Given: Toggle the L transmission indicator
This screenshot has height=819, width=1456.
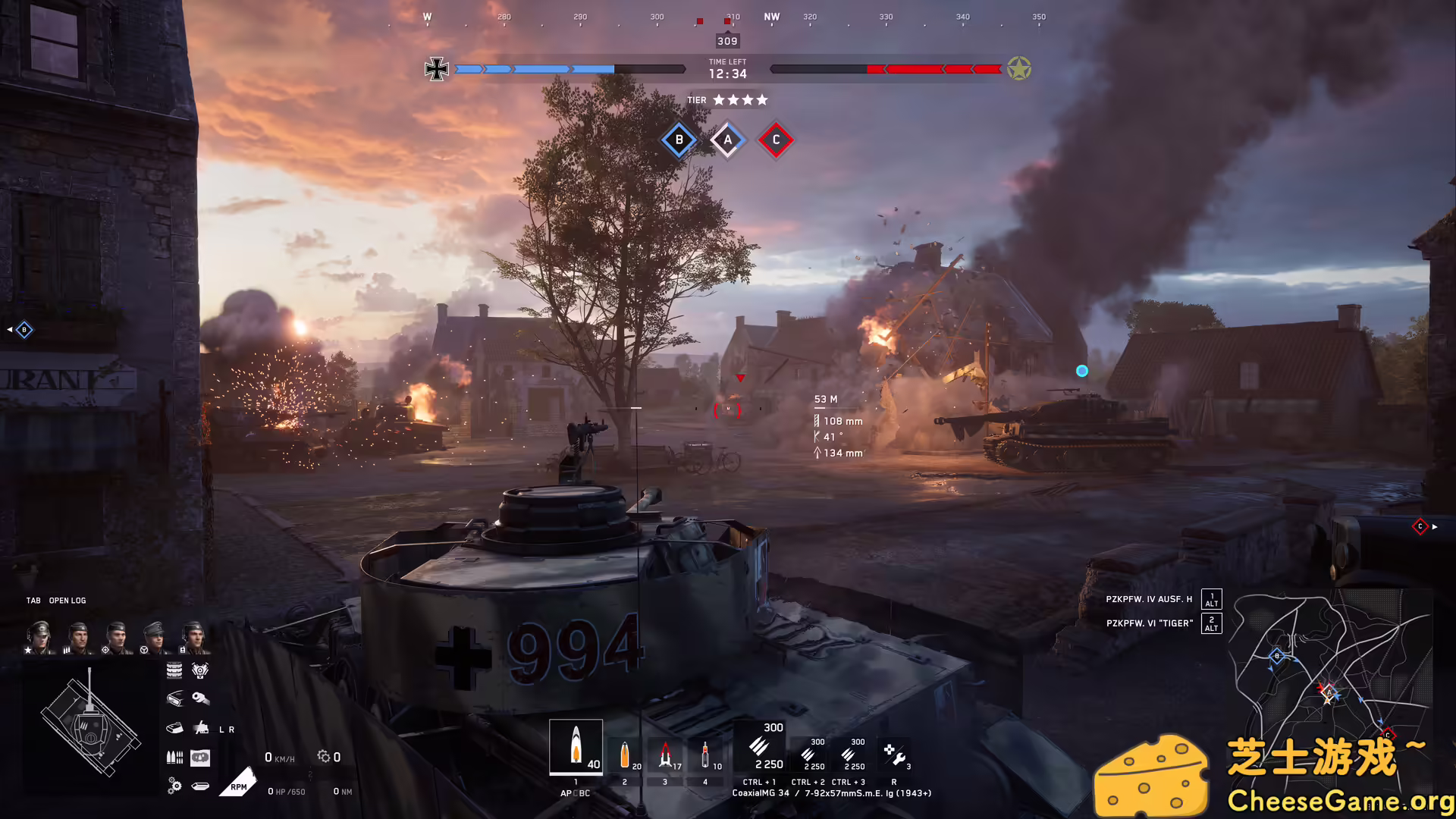Looking at the screenshot, I should coord(221,730).
